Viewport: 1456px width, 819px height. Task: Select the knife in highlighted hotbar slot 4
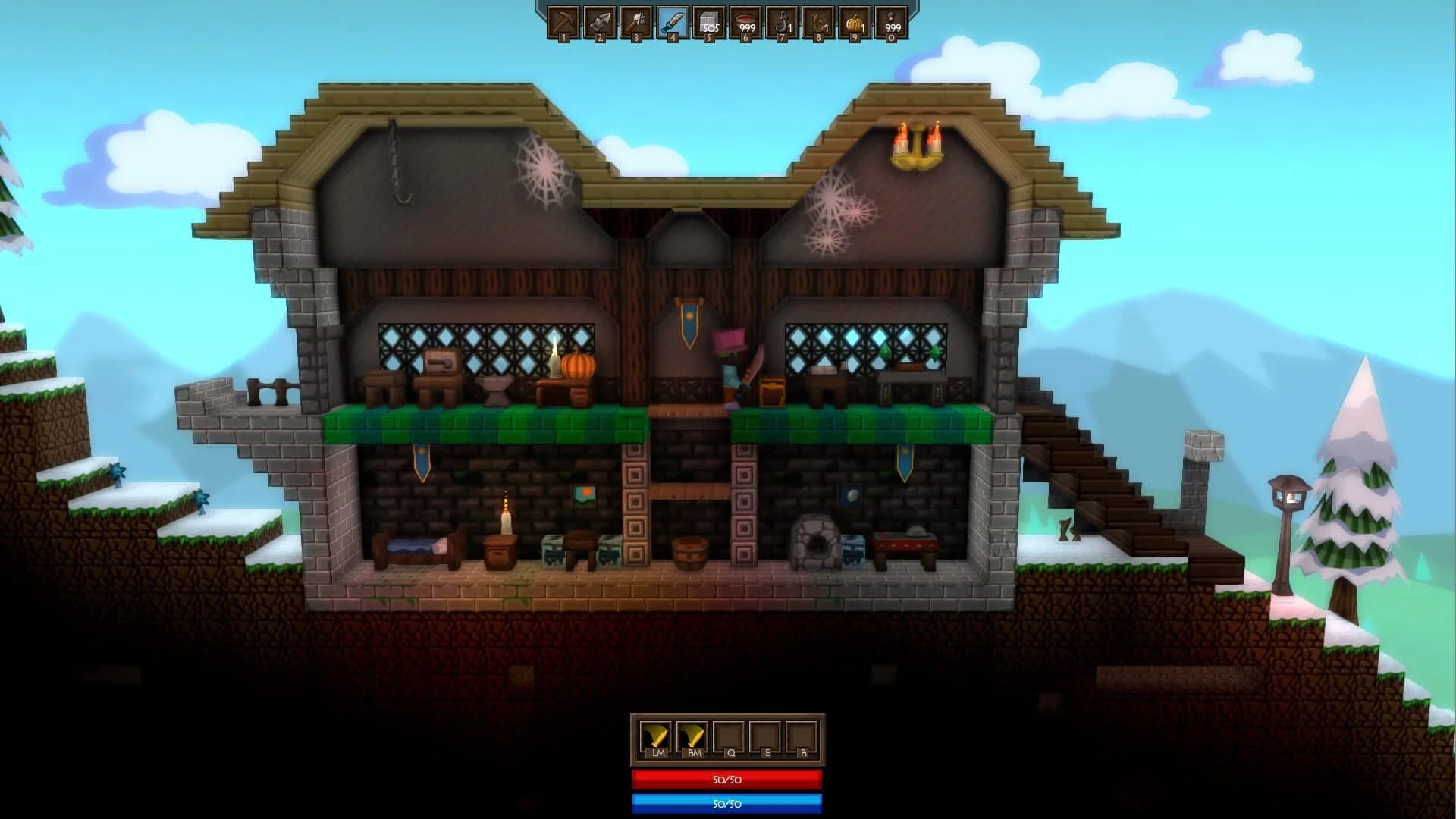(x=672, y=23)
